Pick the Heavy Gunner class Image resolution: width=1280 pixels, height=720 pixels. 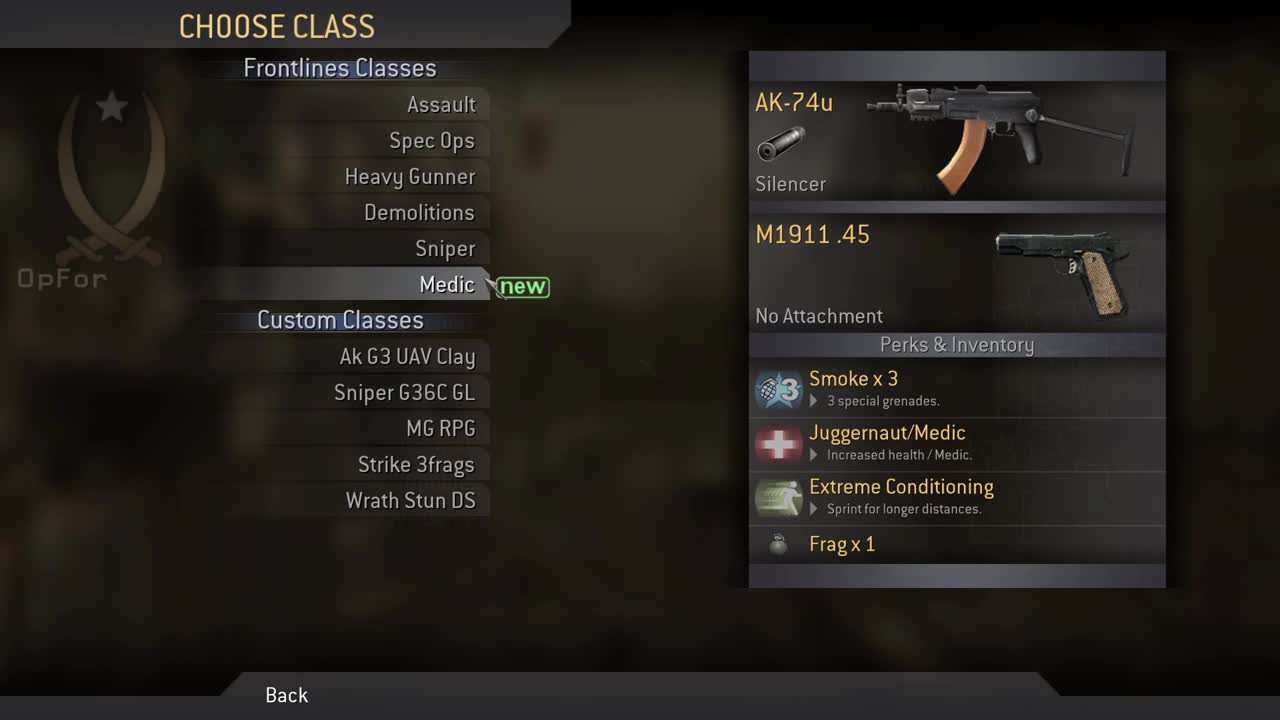(x=409, y=176)
